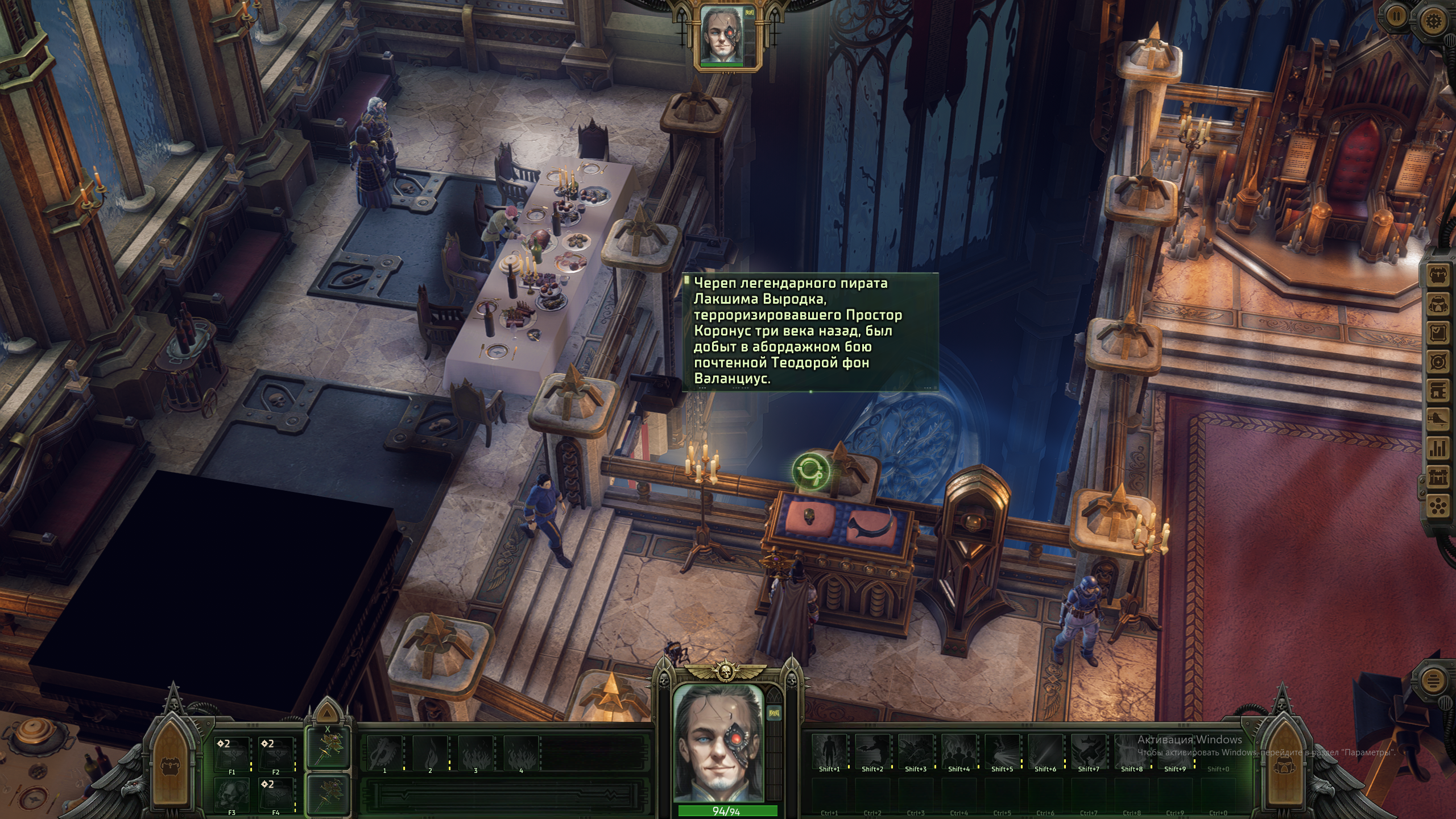The width and height of the screenshot is (1456, 819).
Task: Switch to the lower staff weapon set
Action: 328,794
